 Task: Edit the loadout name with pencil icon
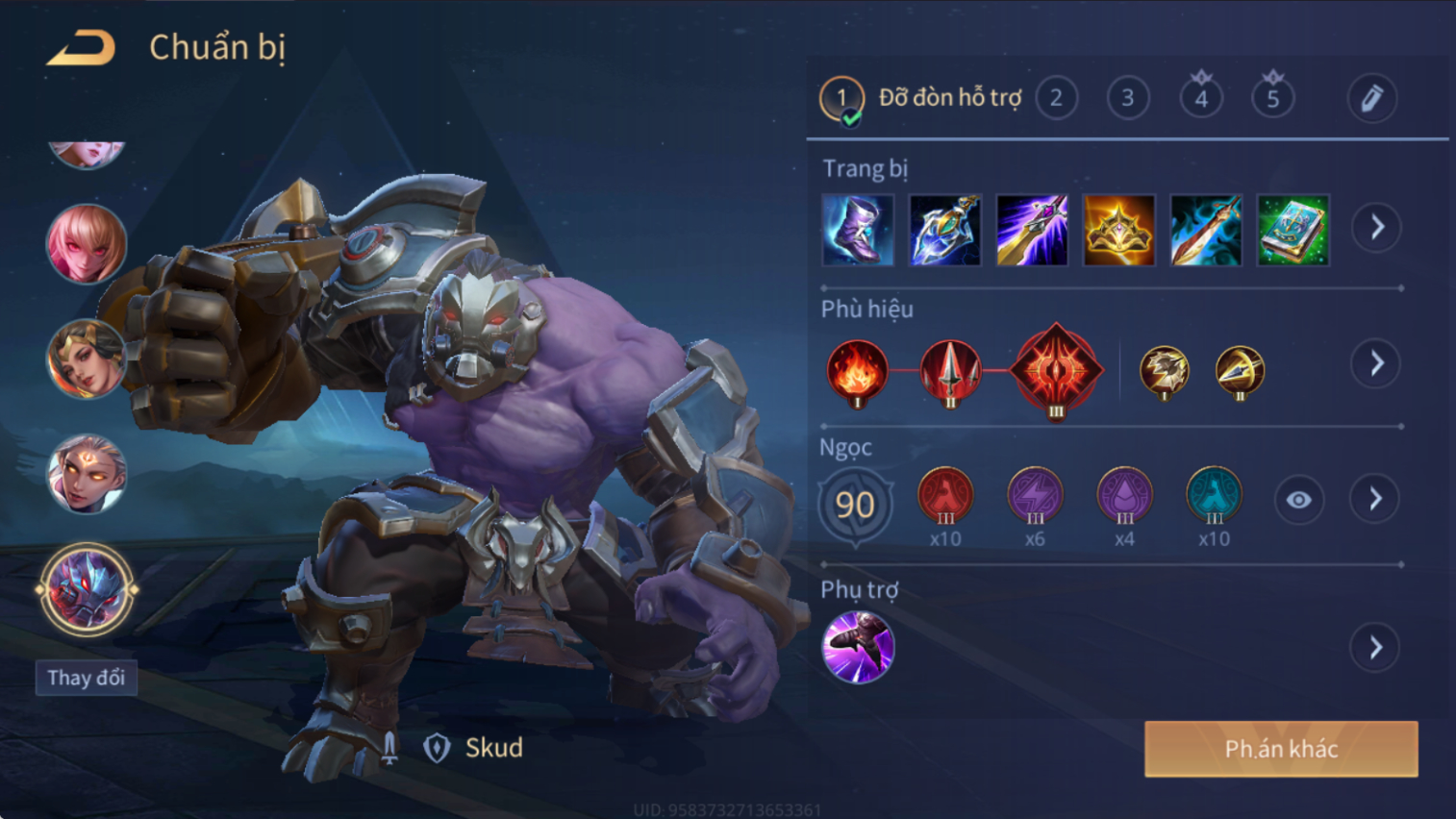coord(1371,98)
